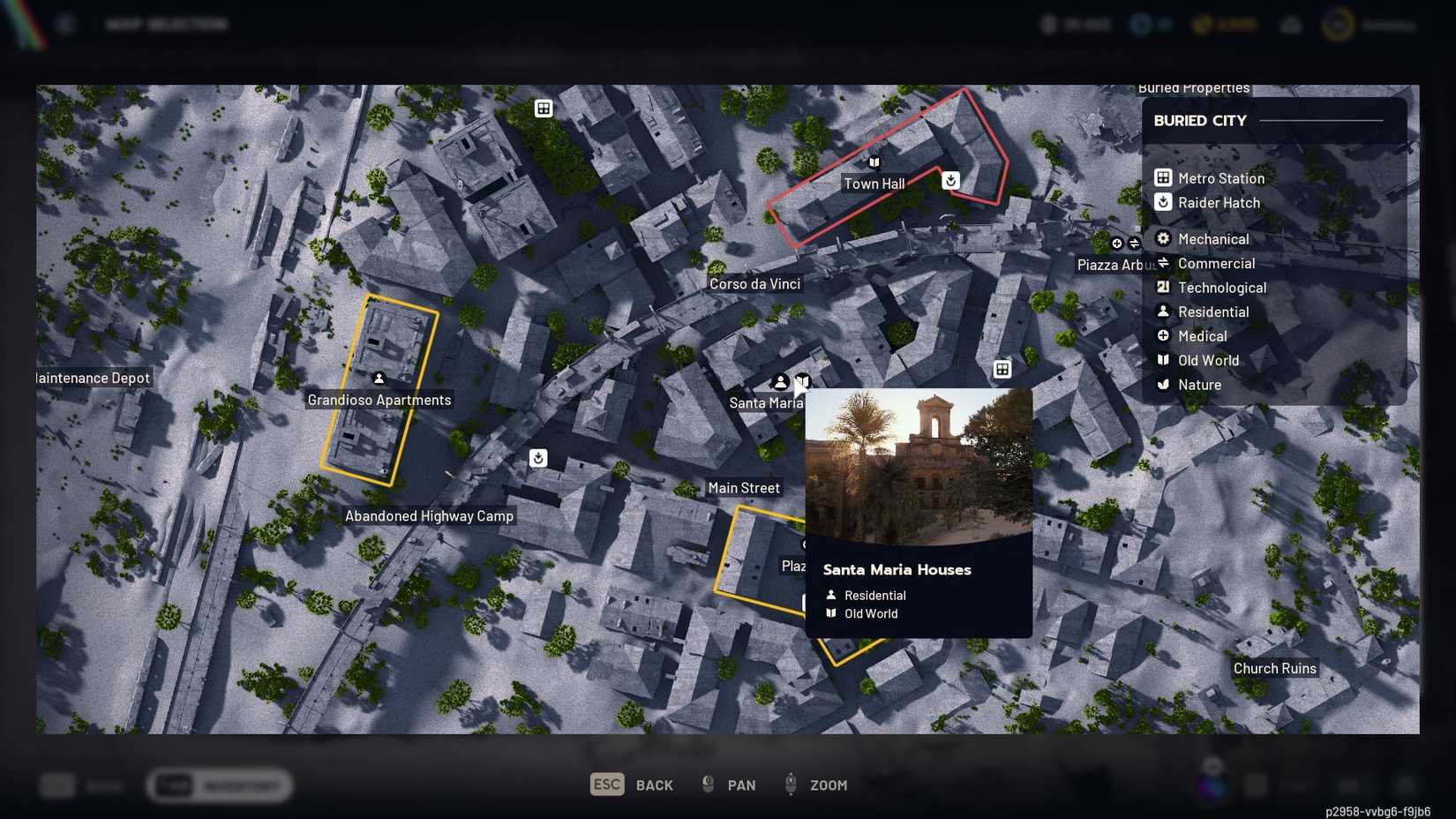Select the Commercial icon at Piazza Arbus
This screenshot has width=1456, height=819.
point(1135,243)
